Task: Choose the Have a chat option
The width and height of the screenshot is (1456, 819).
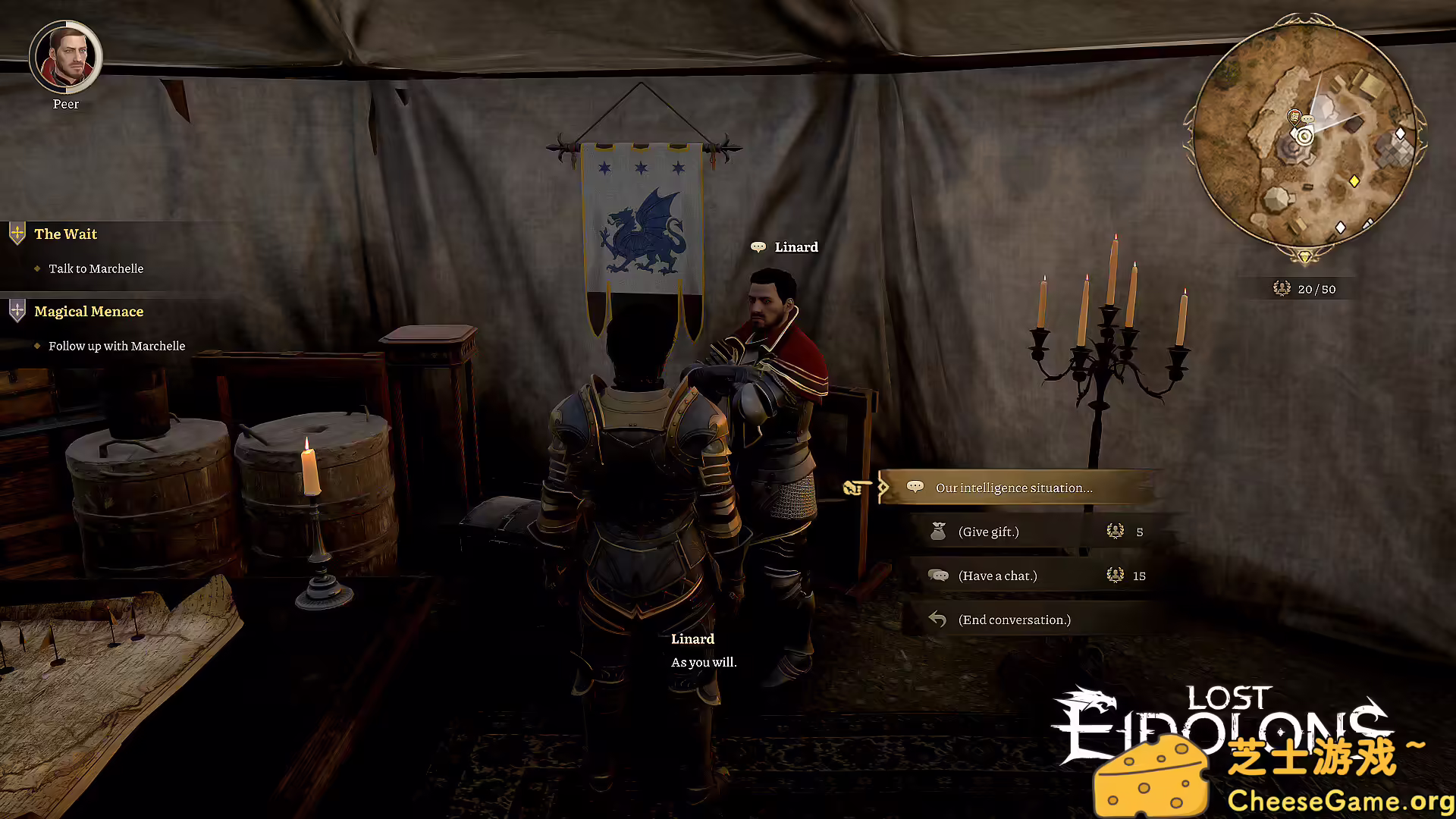Action: pos(997,576)
